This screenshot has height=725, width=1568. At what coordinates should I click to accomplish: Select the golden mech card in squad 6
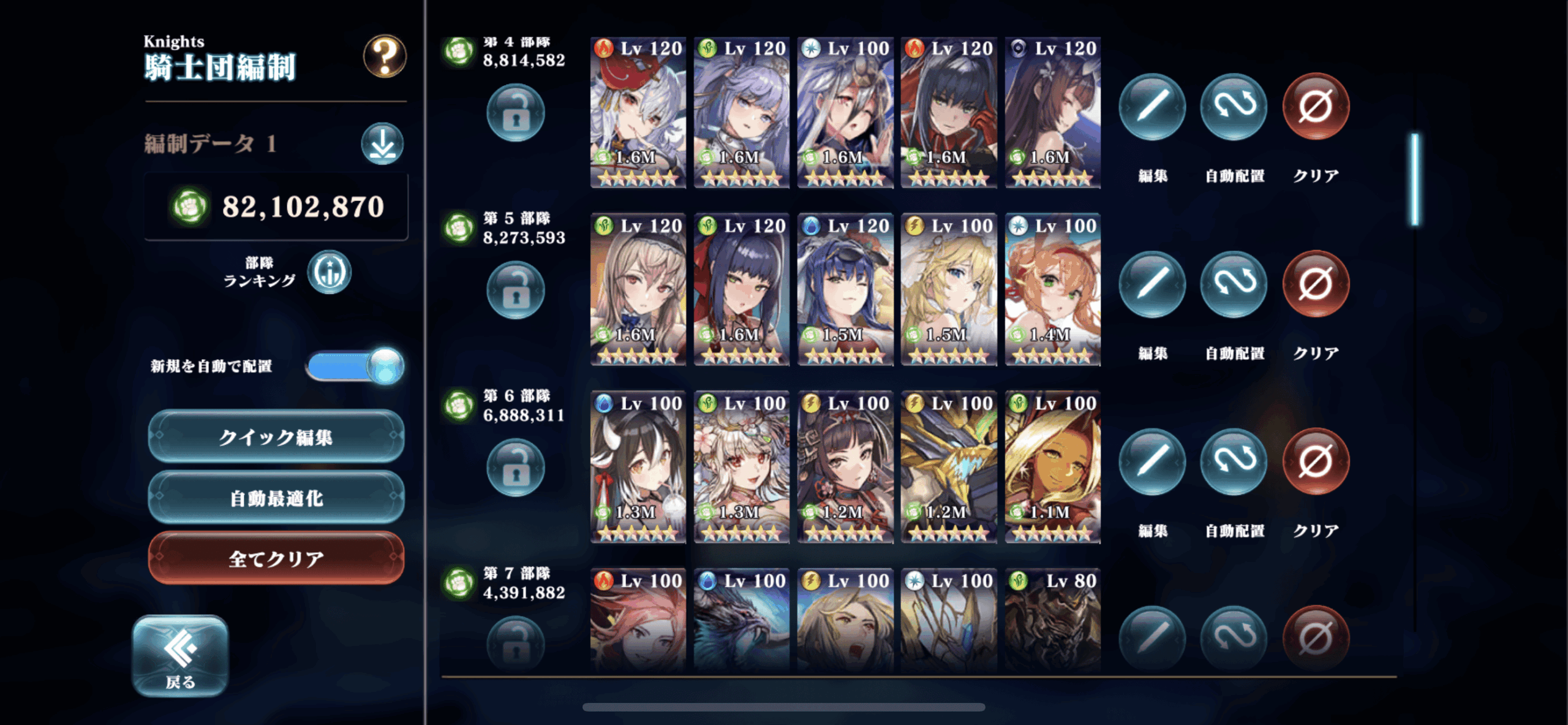tap(948, 467)
